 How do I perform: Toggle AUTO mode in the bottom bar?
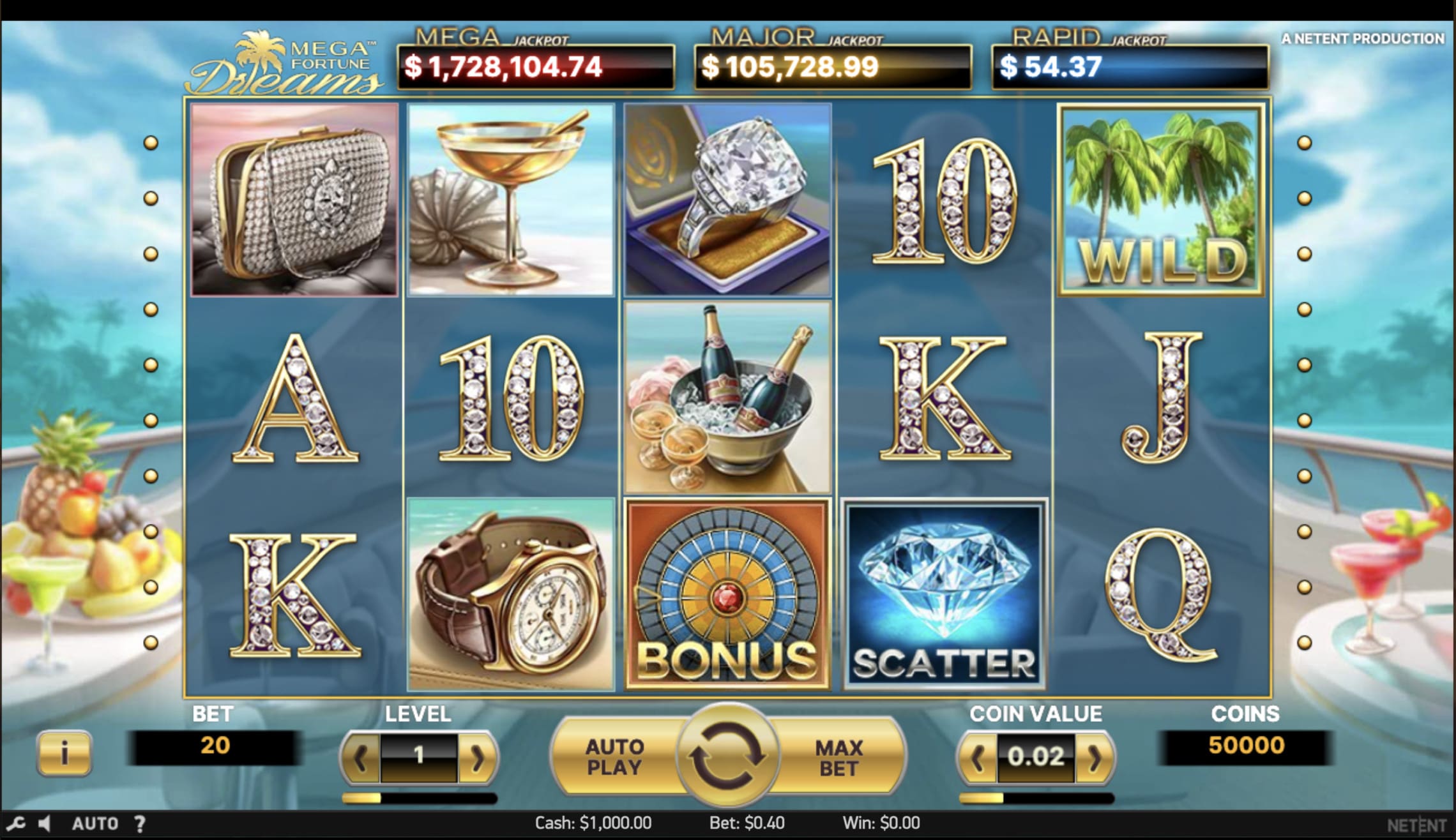point(95,823)
